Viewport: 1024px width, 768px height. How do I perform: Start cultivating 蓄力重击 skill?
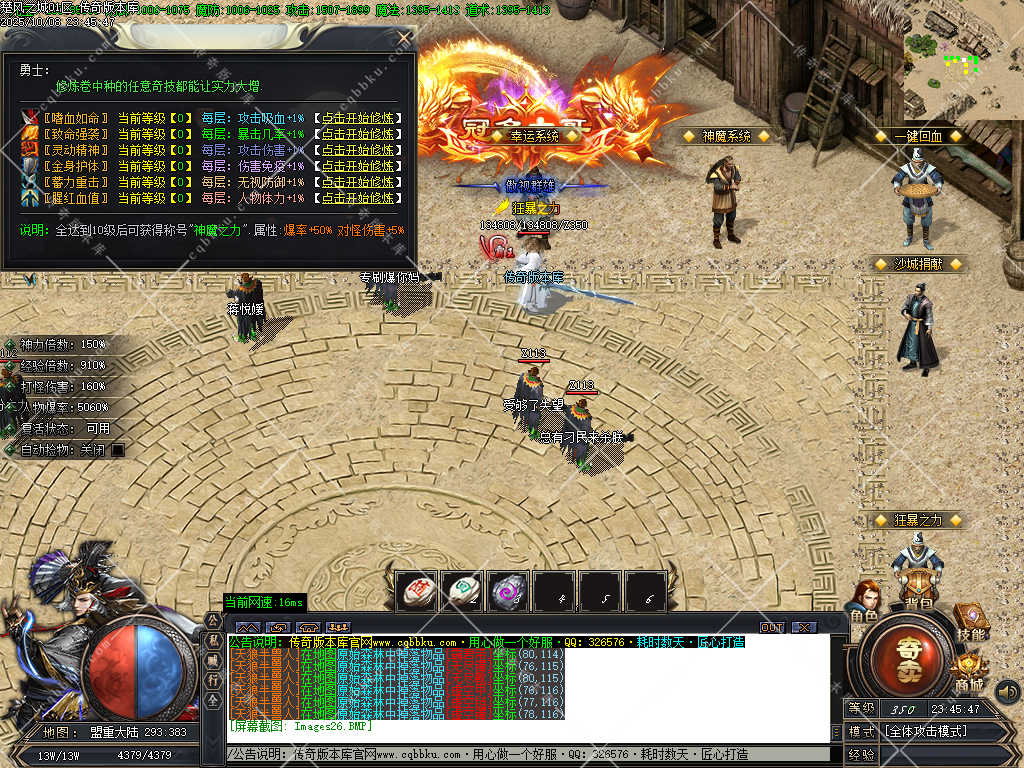[359, 182]
